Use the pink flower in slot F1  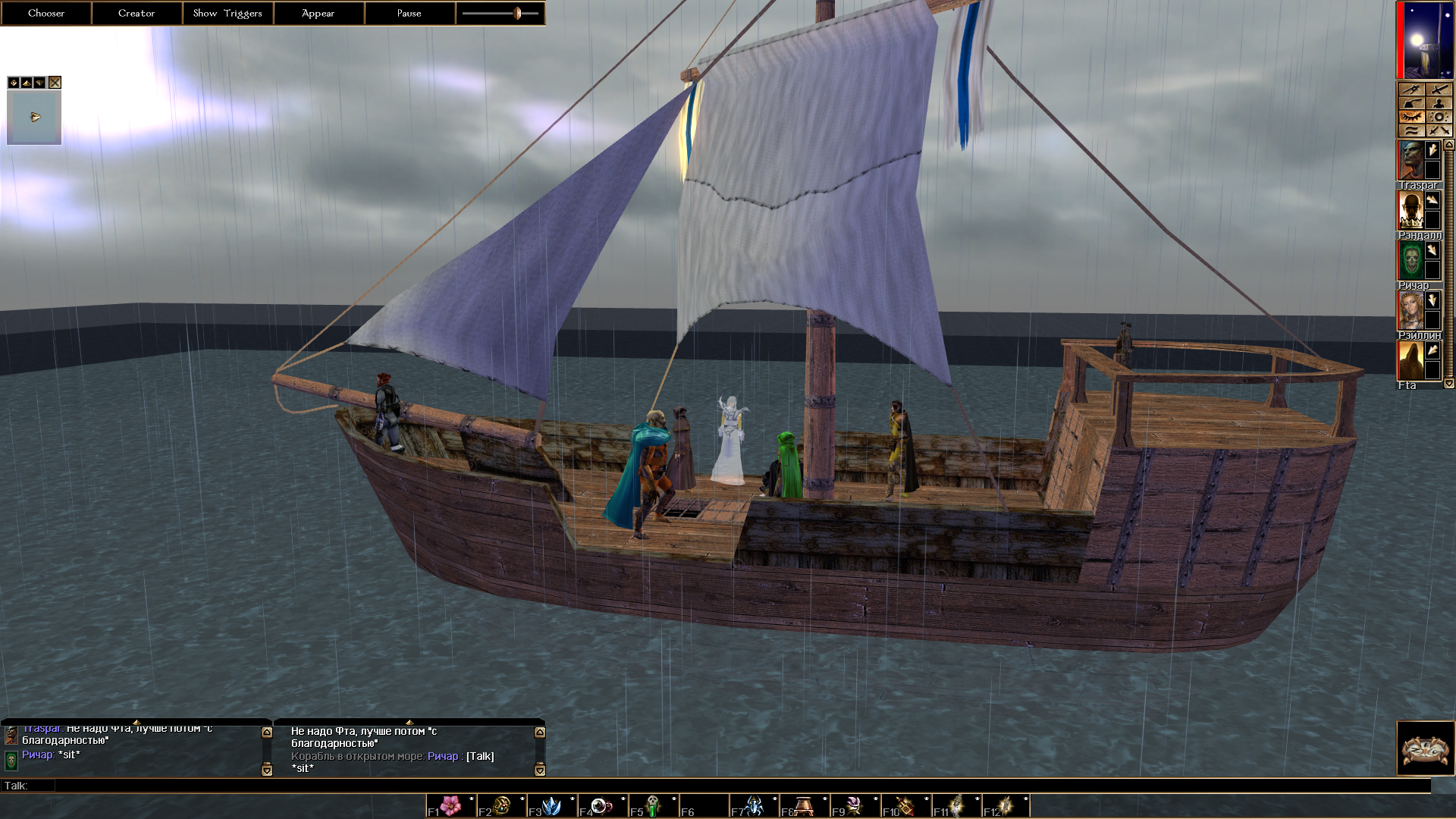(x=451, y=805)
